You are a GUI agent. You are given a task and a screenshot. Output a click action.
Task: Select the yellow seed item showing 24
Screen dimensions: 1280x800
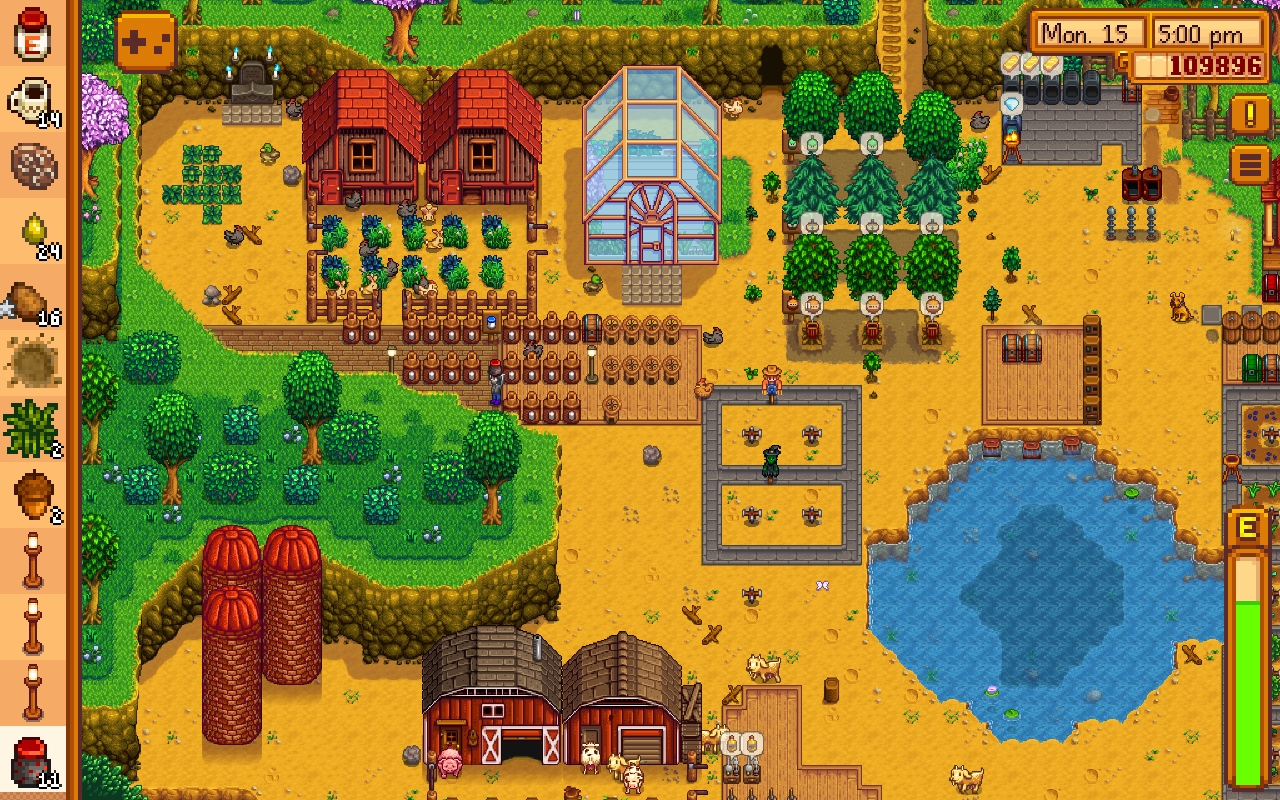[32, 228]
